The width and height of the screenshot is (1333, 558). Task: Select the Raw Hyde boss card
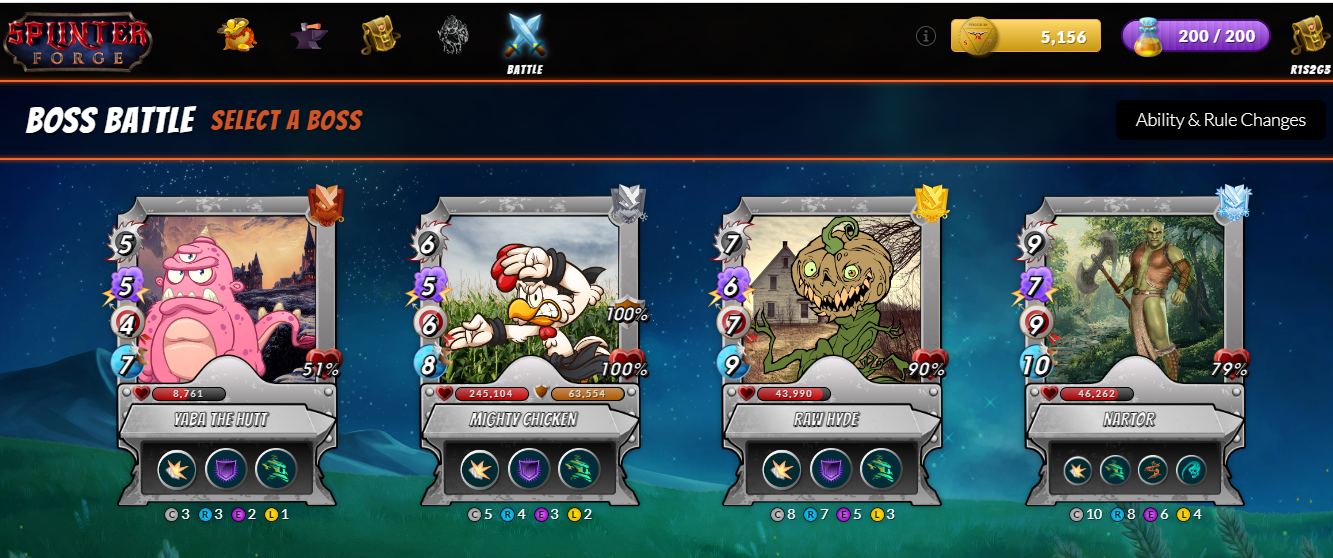[x=830, y=300]
